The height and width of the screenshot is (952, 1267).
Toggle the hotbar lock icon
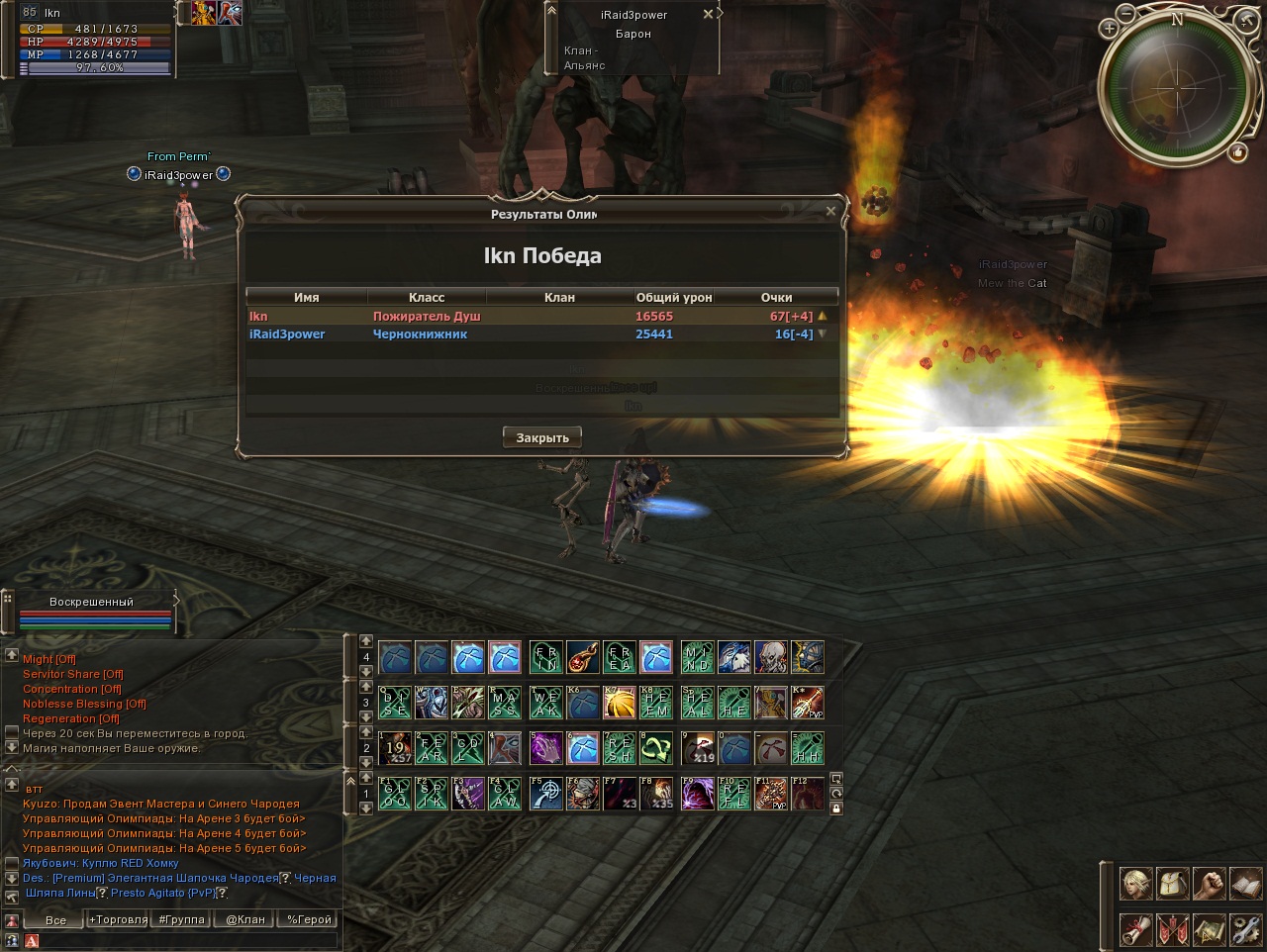[836, 809]
